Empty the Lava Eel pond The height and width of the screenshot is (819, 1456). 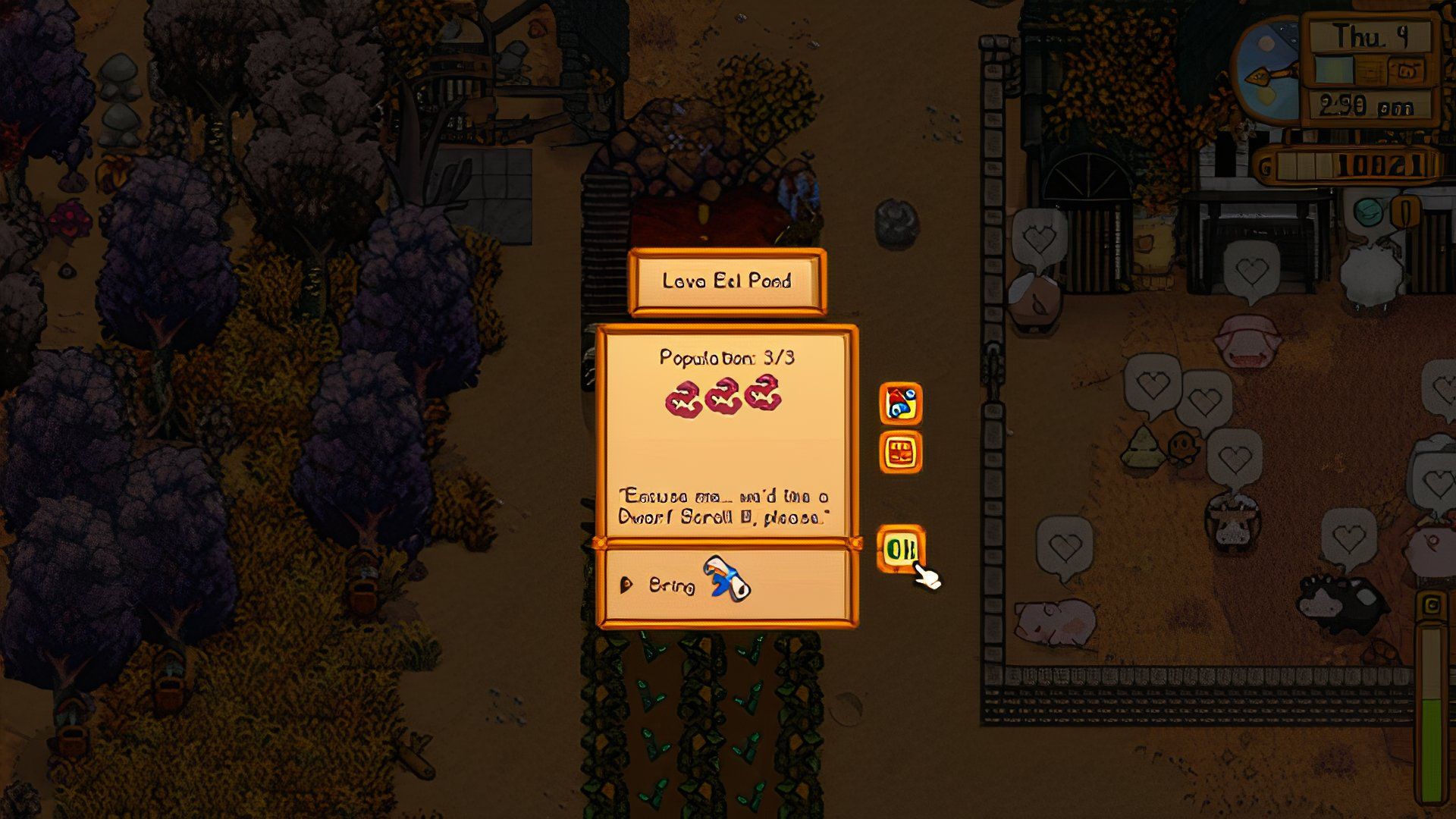coord(900,403)
